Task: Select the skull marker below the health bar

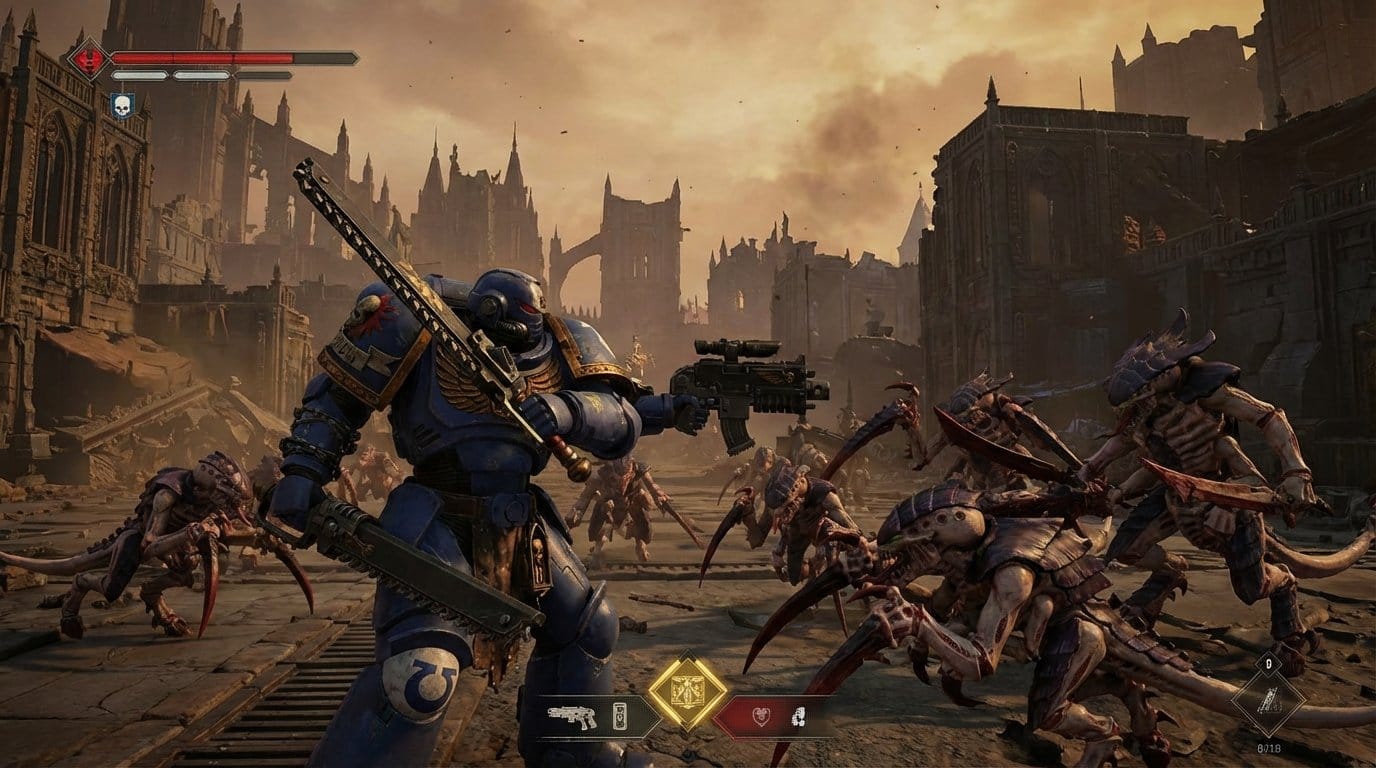Action: pos(123,104)
